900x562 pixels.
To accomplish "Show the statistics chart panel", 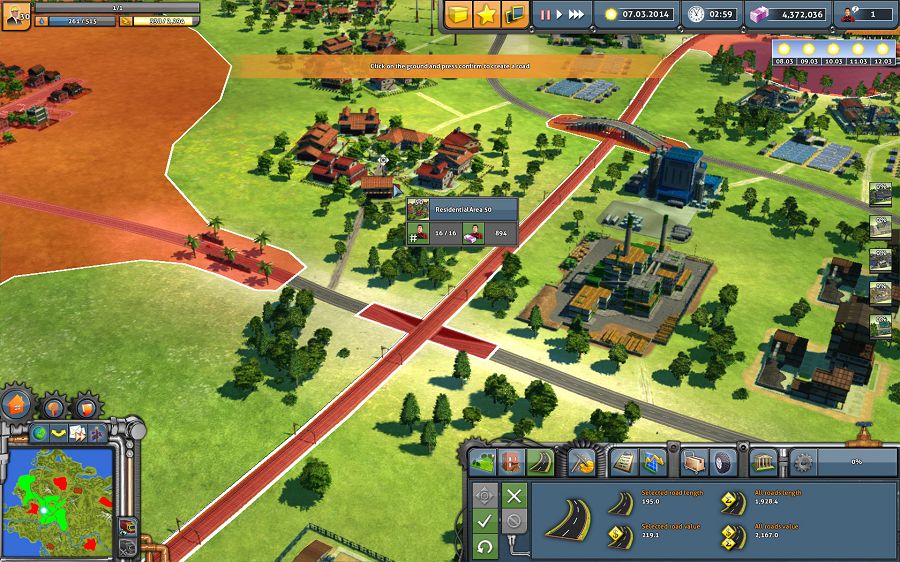I will click(x=653, y=462).
